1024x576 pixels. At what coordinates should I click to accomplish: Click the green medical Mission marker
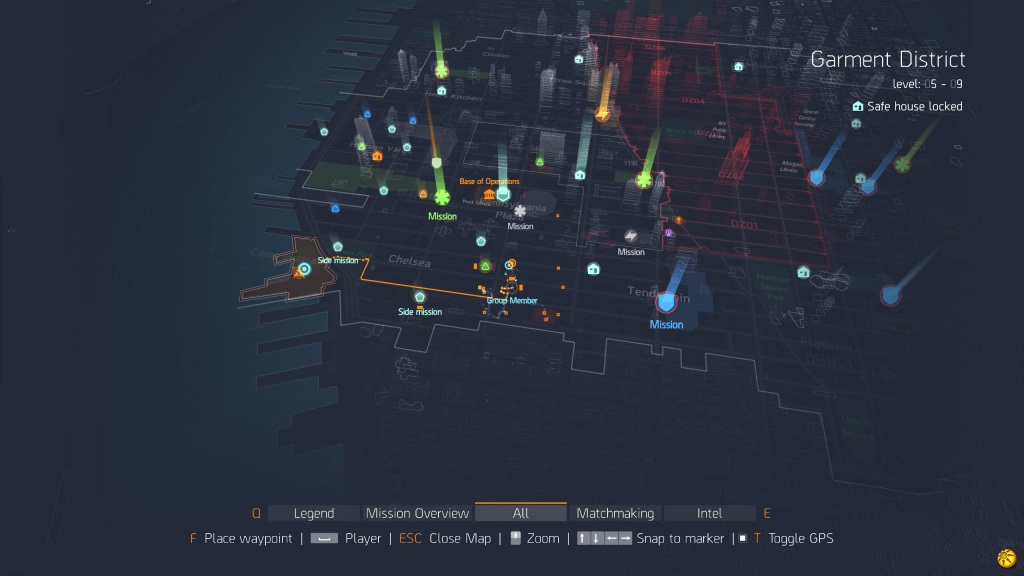(x=441, y=198)
